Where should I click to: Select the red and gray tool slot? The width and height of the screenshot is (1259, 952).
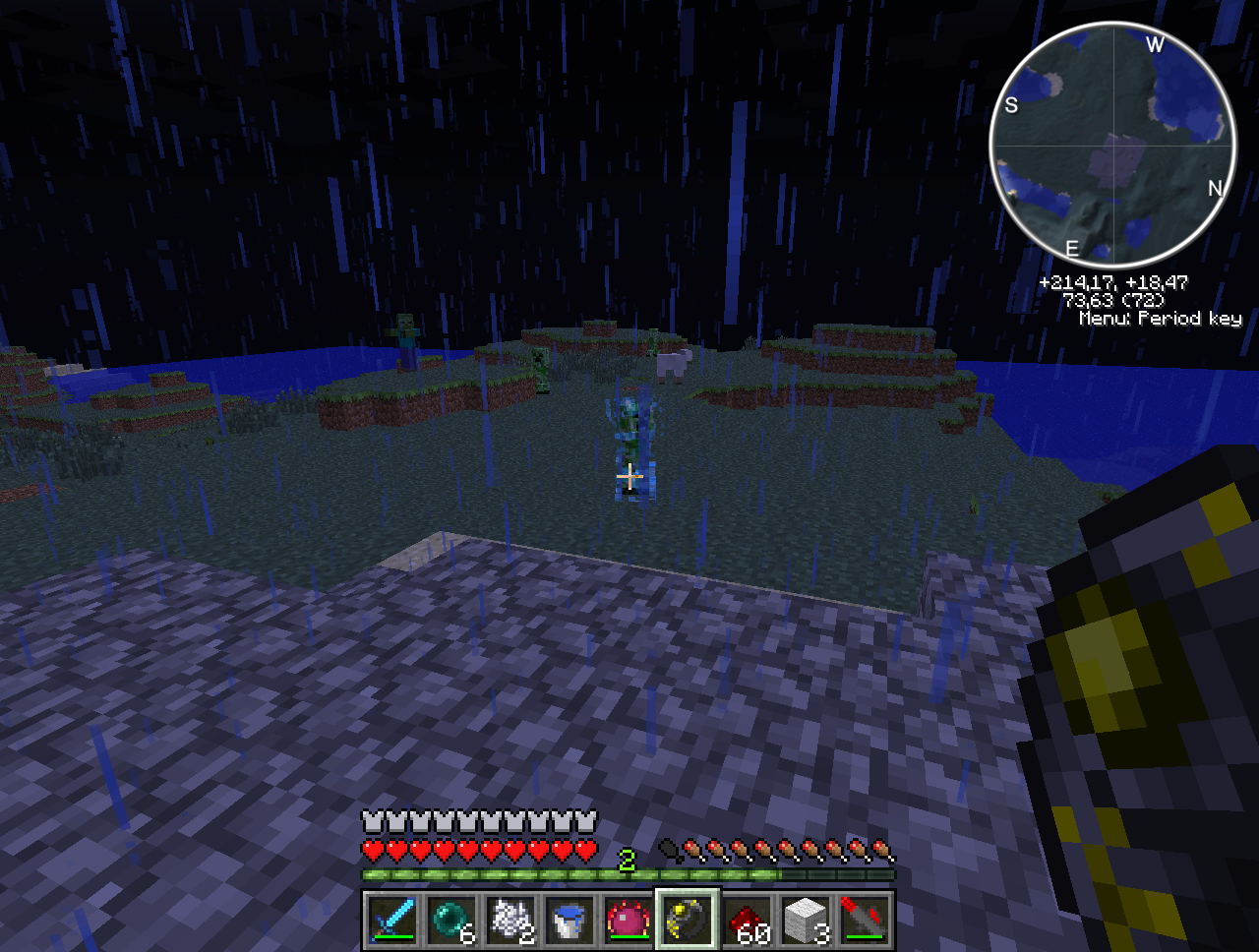click(865, 921)
